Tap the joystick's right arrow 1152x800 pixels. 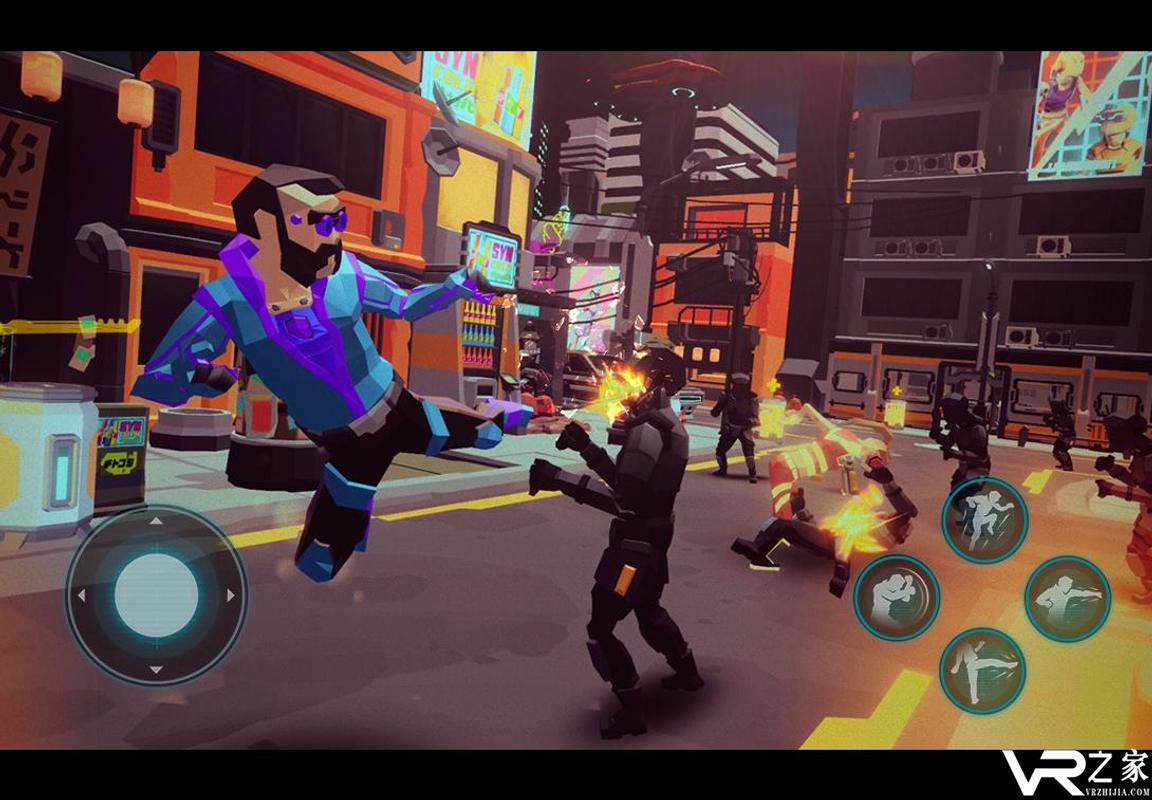pyautogui.click(x=231, y=596)
